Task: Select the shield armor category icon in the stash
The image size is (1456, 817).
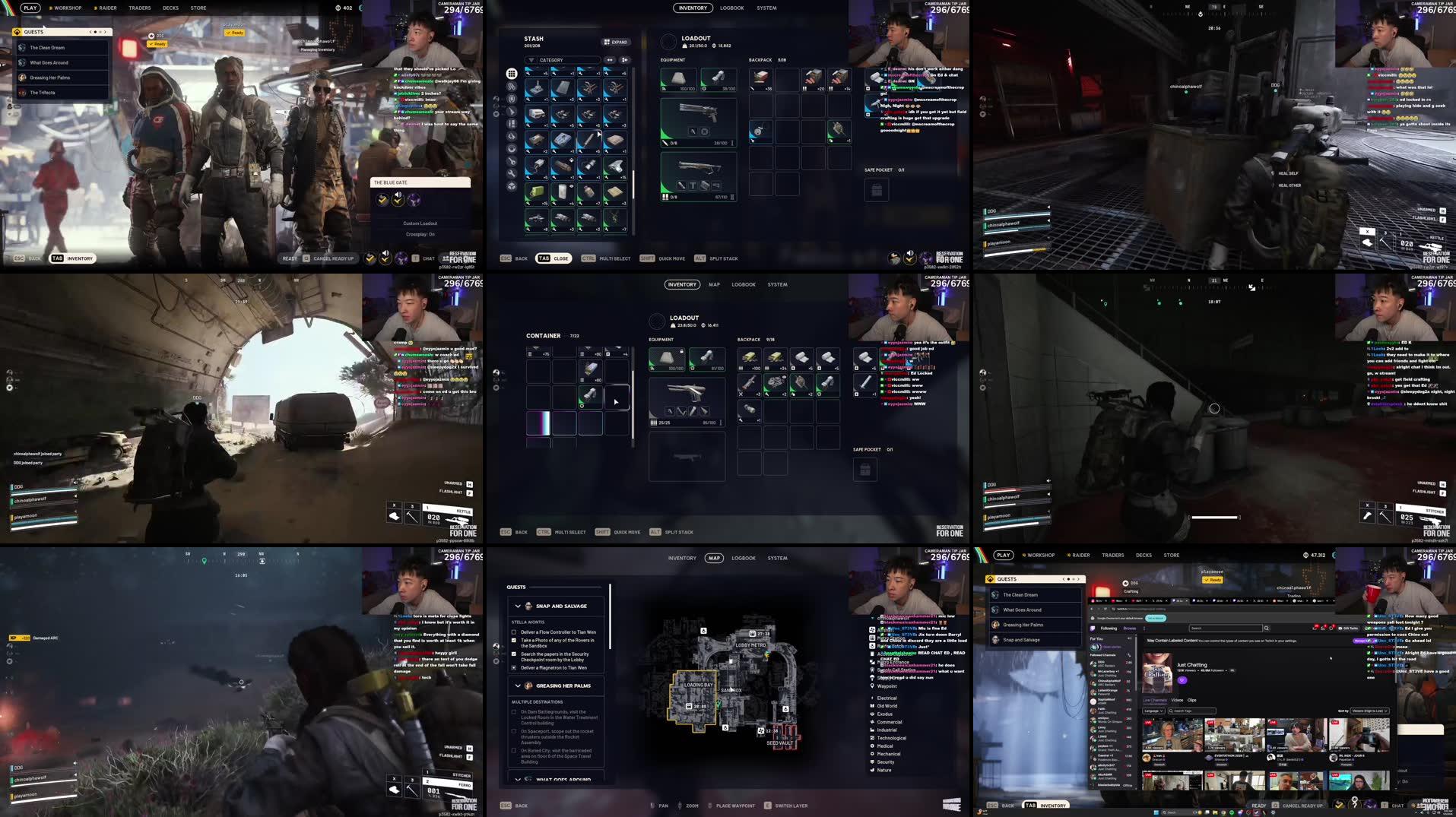Action: (x=511, y=99)
